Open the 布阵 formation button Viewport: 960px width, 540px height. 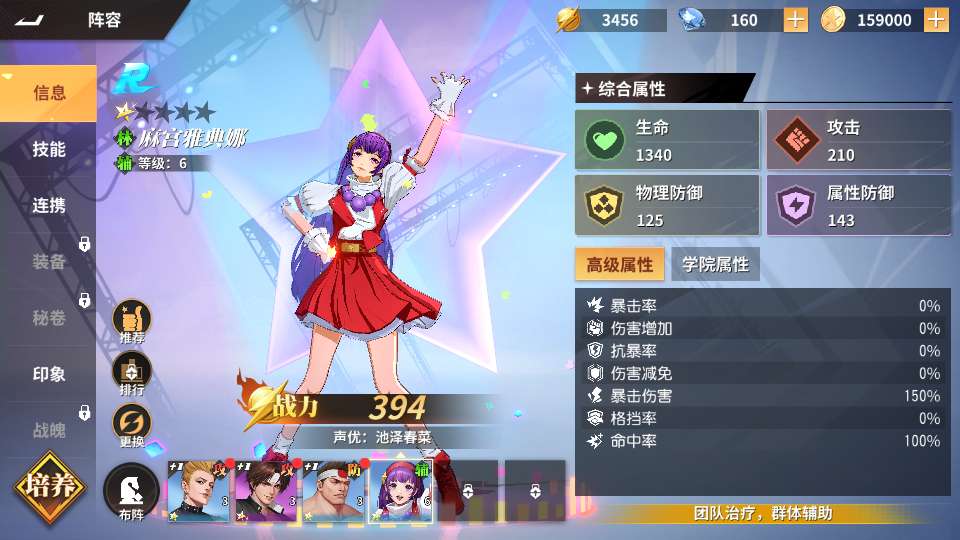pyautogui.click(x=132, y=492)
